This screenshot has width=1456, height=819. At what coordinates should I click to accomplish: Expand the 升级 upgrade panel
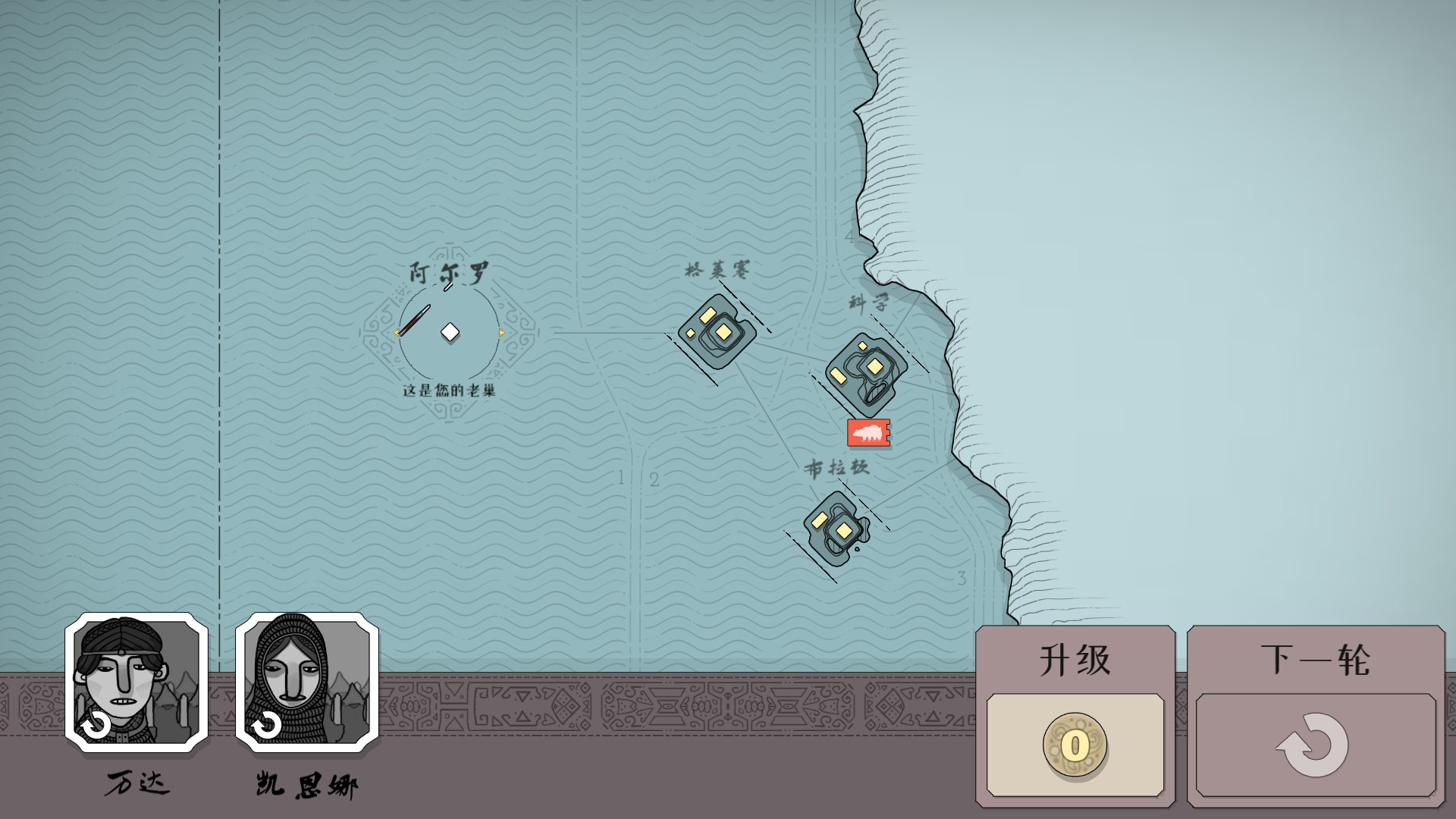[x=1075, y=705]
